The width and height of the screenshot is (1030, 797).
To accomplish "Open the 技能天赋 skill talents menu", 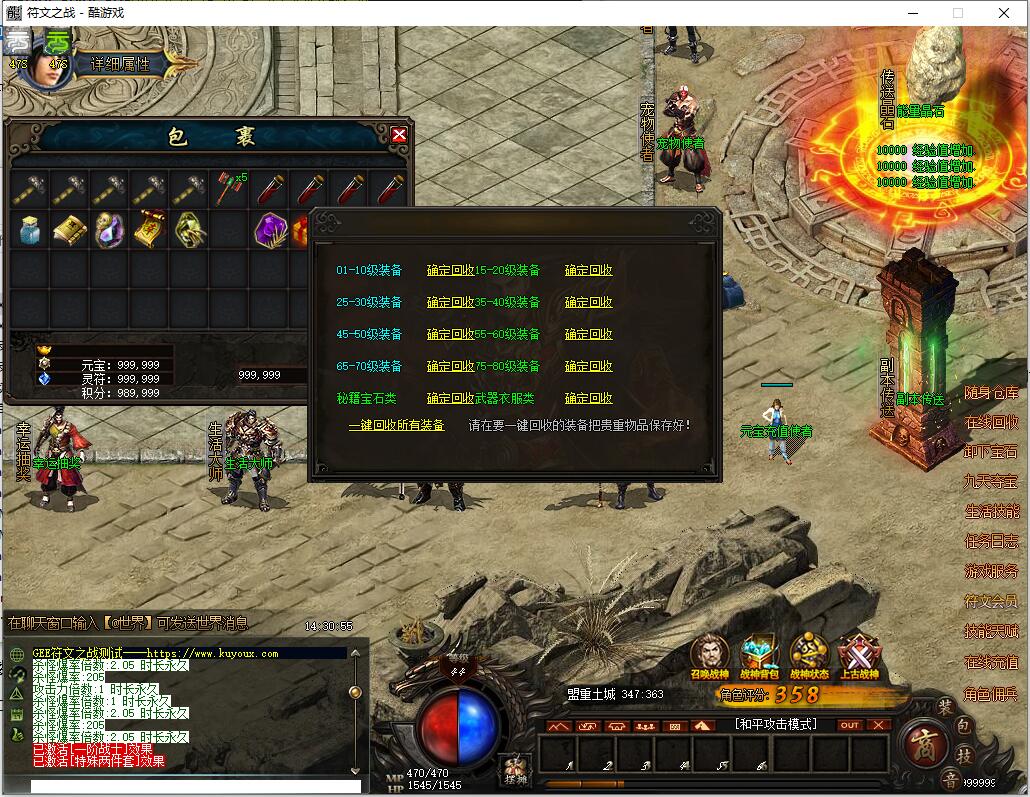I will (x=991, y=631).
